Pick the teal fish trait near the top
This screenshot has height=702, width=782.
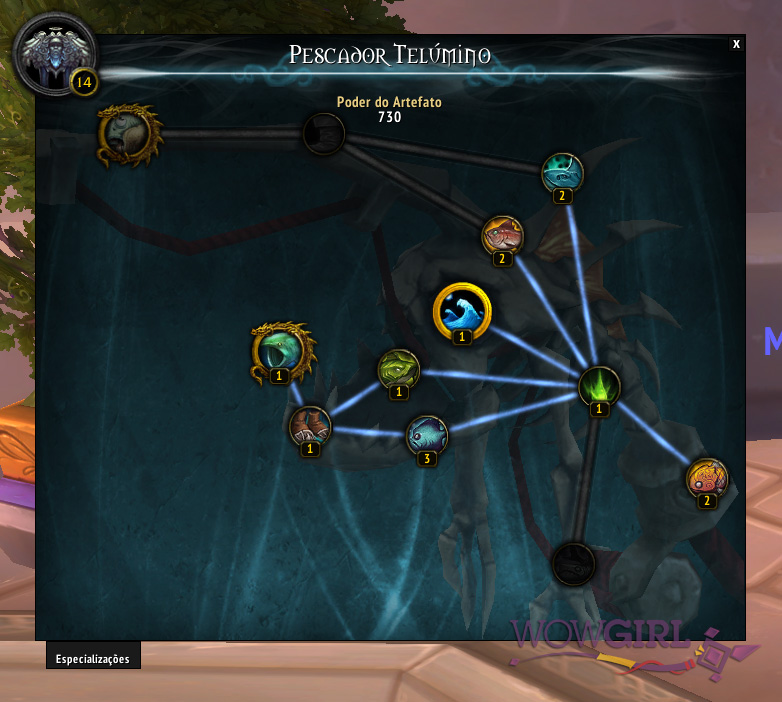click(562, 173)
